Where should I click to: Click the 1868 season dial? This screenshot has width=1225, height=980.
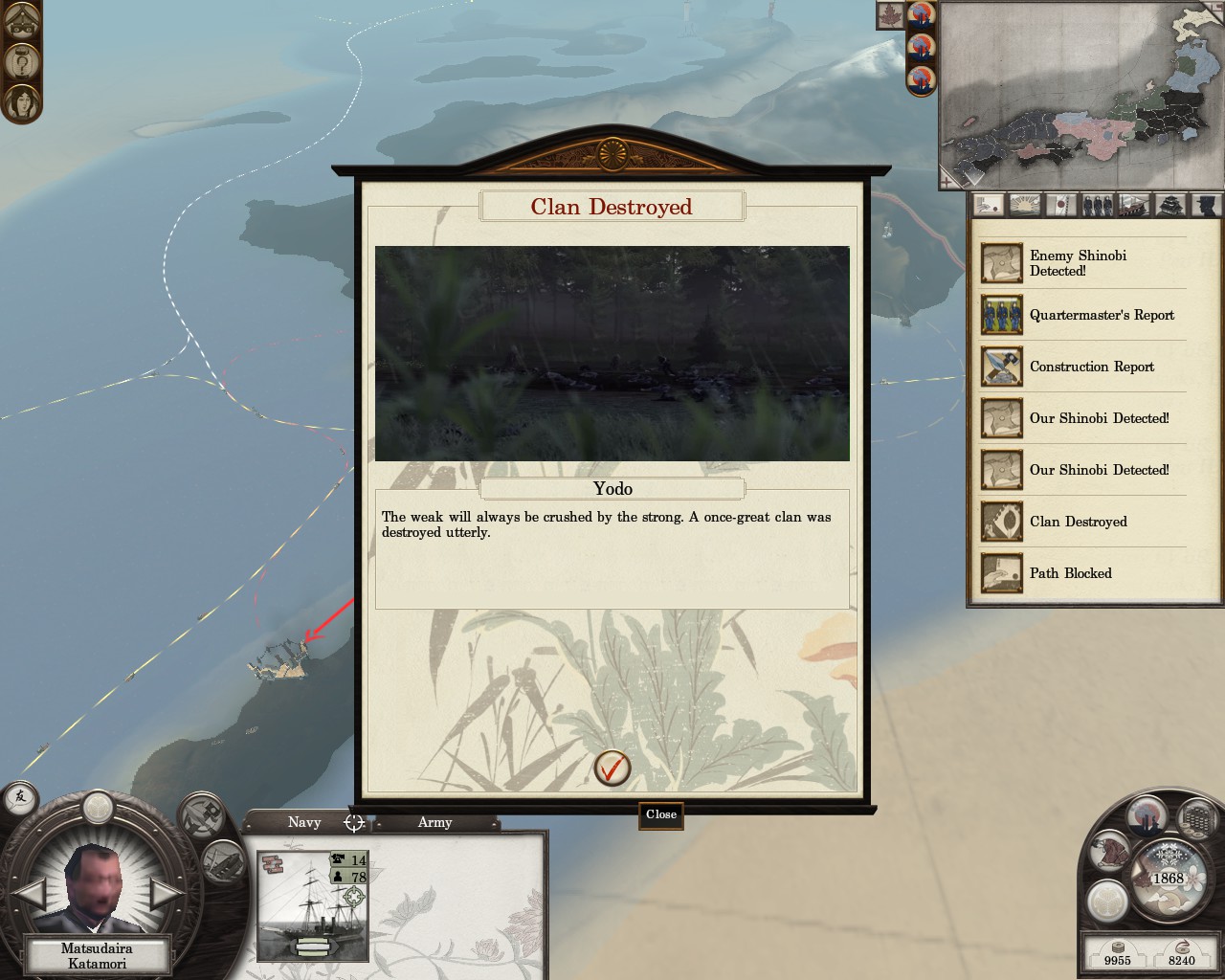pos(1168,877)
